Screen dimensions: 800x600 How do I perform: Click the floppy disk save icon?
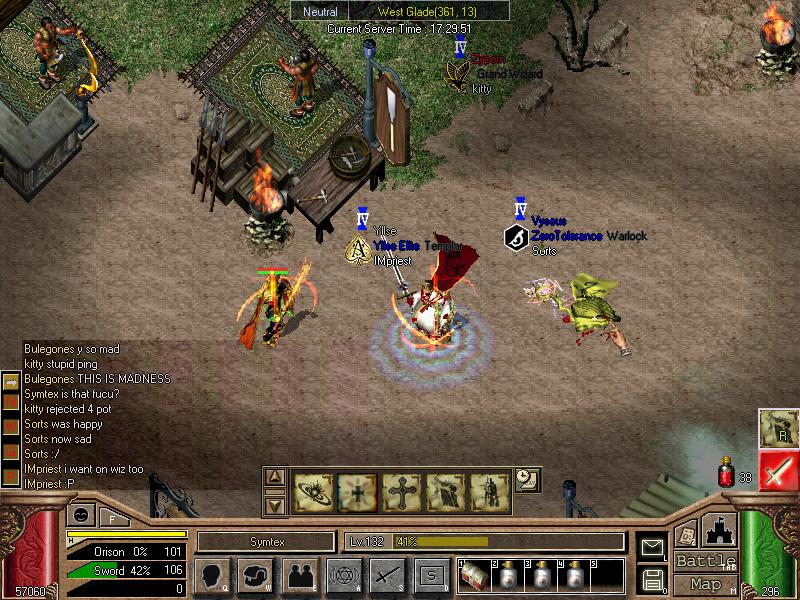click(x=652, y=579)
